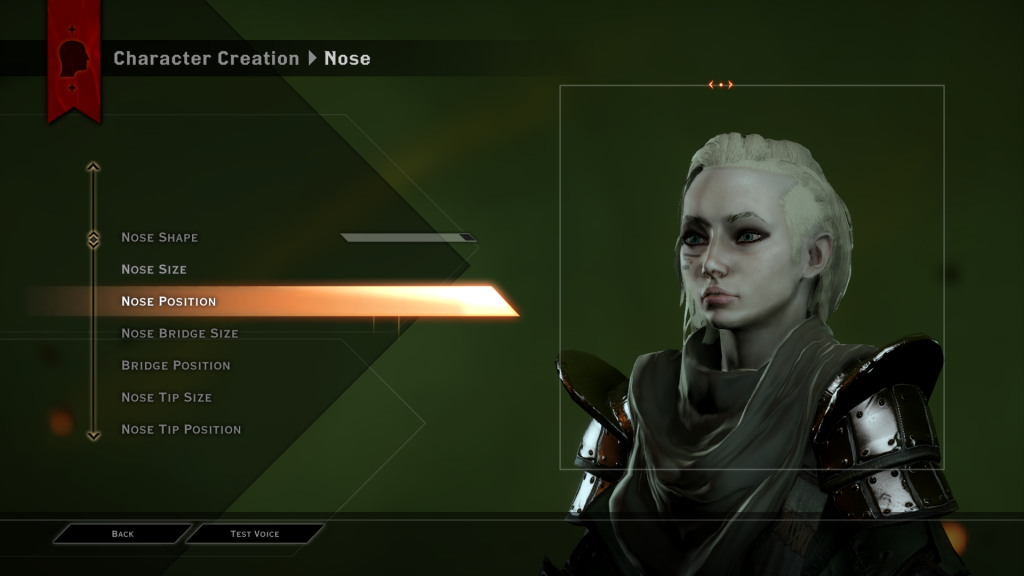Click the scroll-down arrow below the list
This screenshot has height=576, width=1024.
click(x=93, y=435)
